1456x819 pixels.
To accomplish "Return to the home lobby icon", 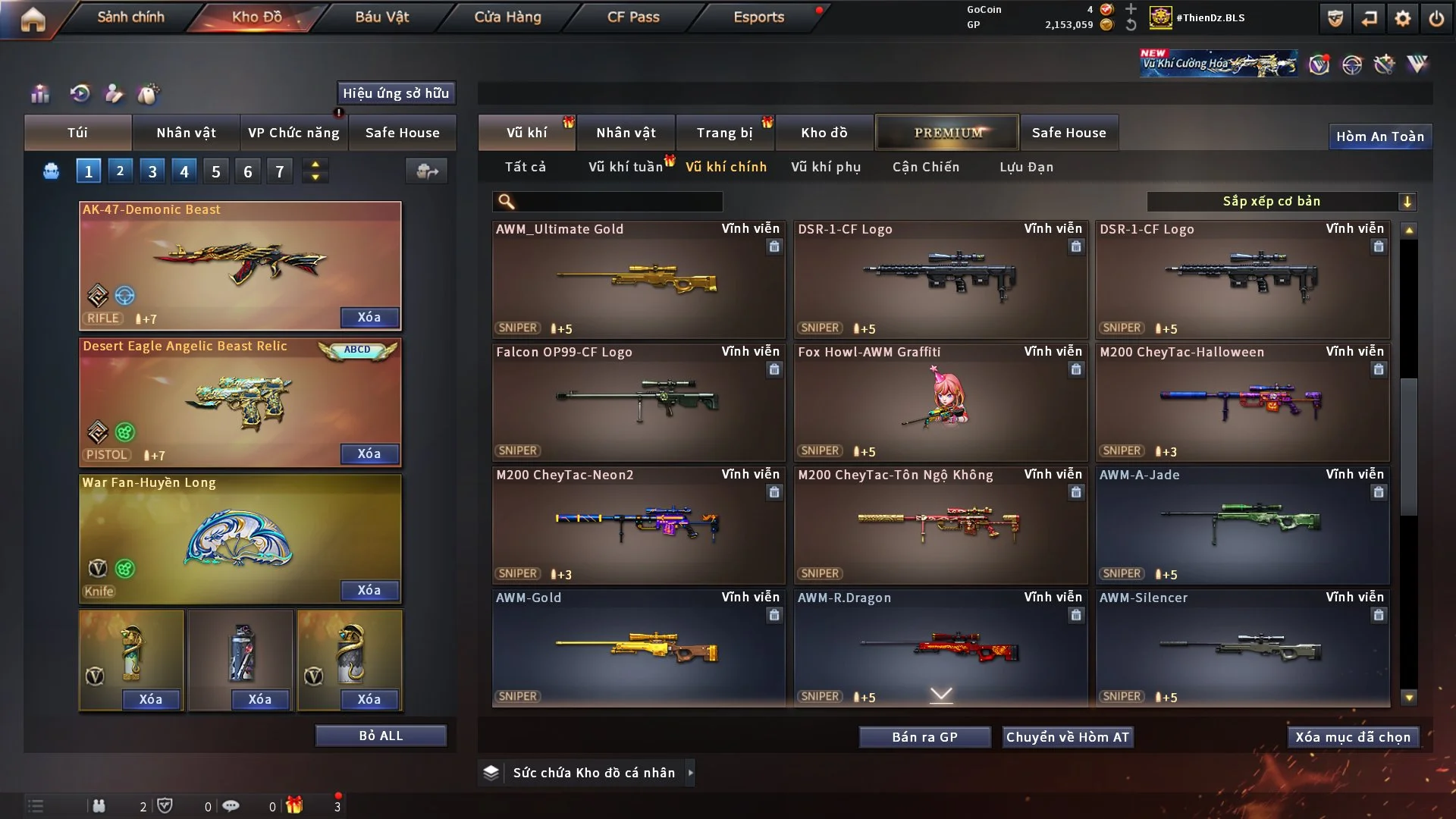I will (33, 19).
